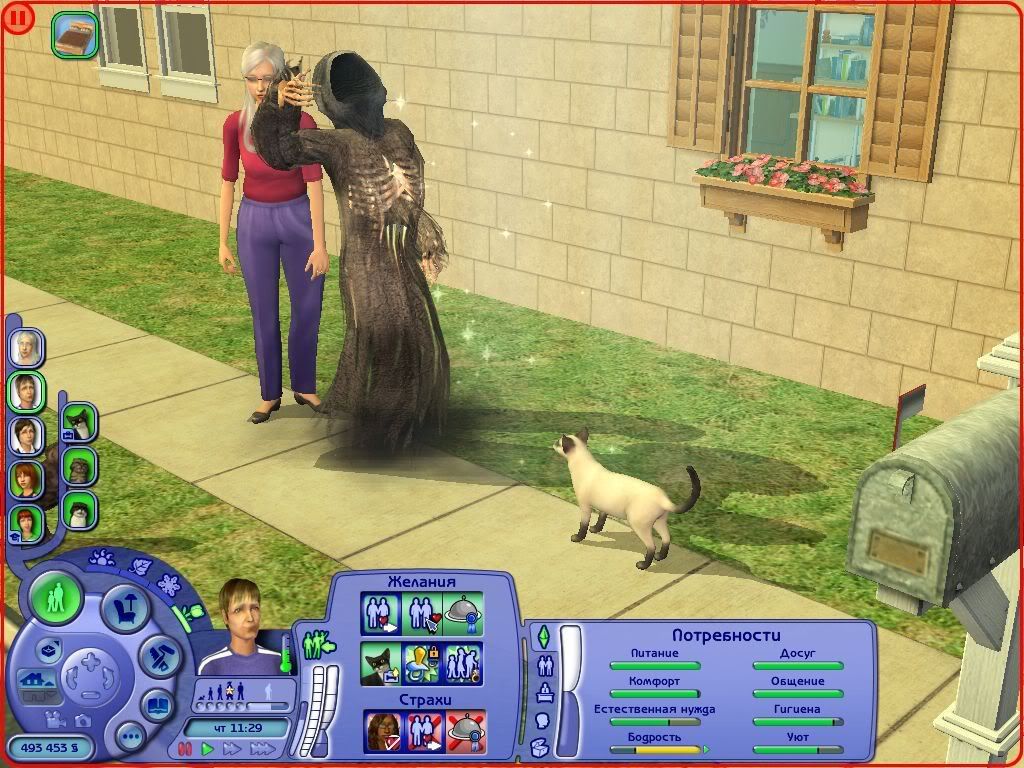Open Build mode with hammer and saw
The height and width of the screenshot is (768, 1024).
[157, 655]
